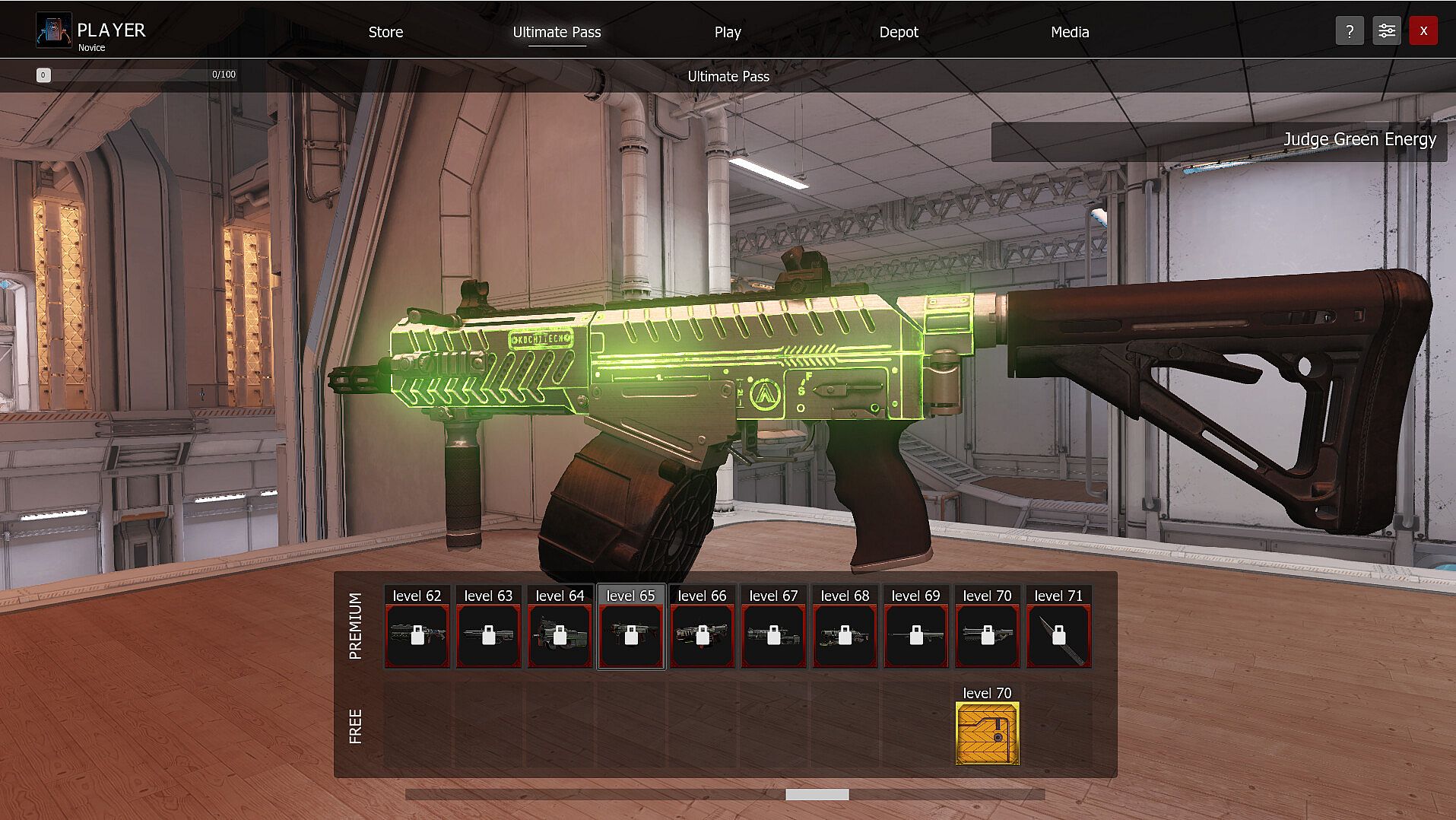Image resolution: width=1456 pixels, height=820 pixels.
Task: Open the Depot tab
Action: point(899,32)
